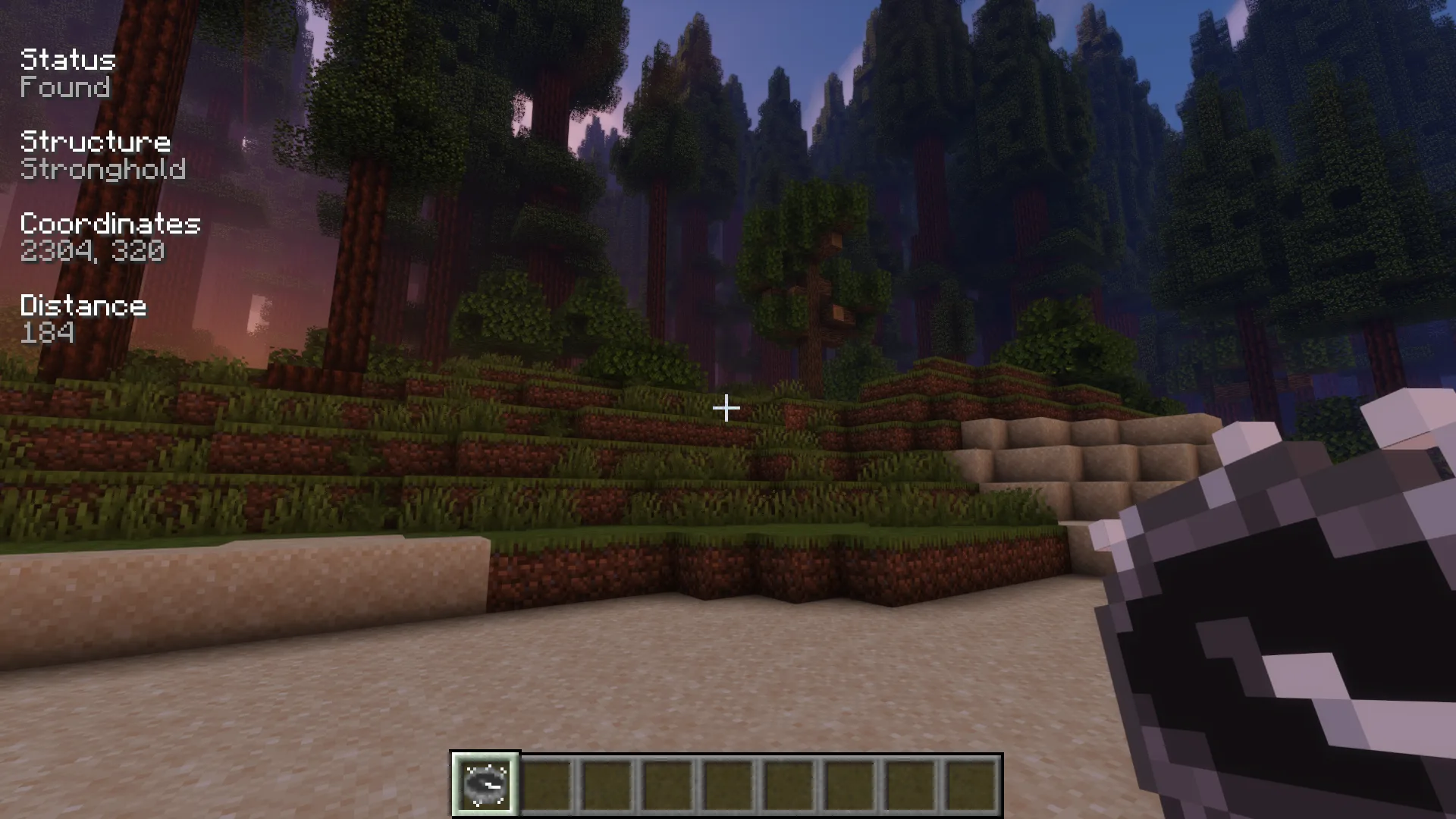Expand the Structure entry labeled Stronghold
The image size is (1456, 819).
(x=102, y=155)
